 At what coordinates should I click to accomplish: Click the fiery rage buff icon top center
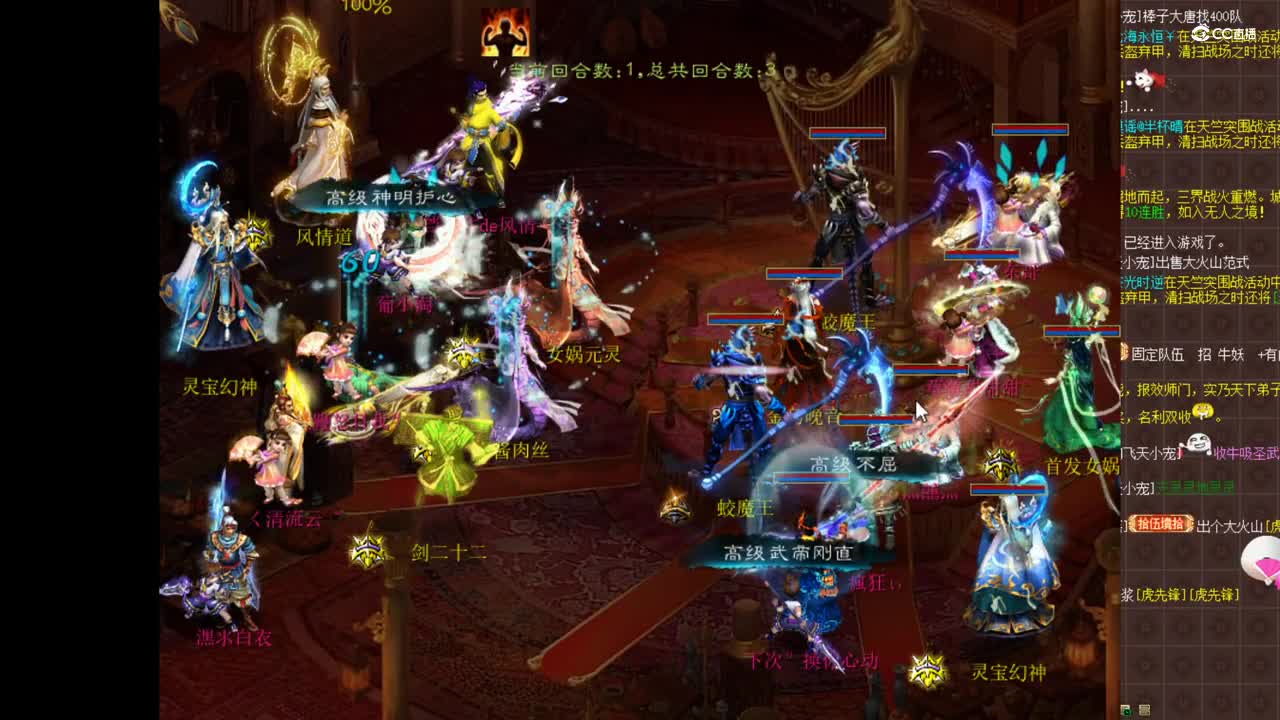(x=505, y=30)
